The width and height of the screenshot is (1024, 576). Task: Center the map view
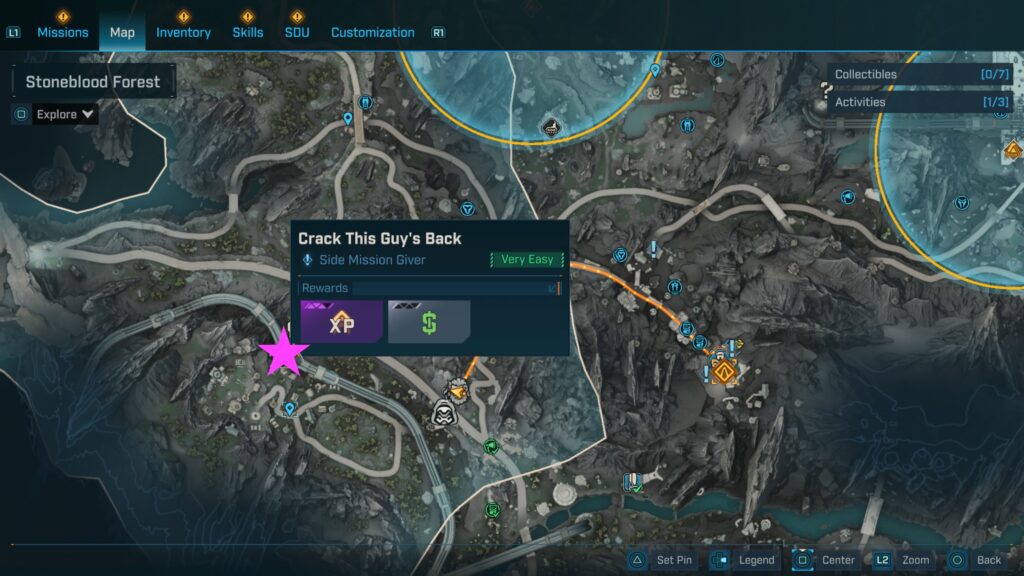pos(825,560)
